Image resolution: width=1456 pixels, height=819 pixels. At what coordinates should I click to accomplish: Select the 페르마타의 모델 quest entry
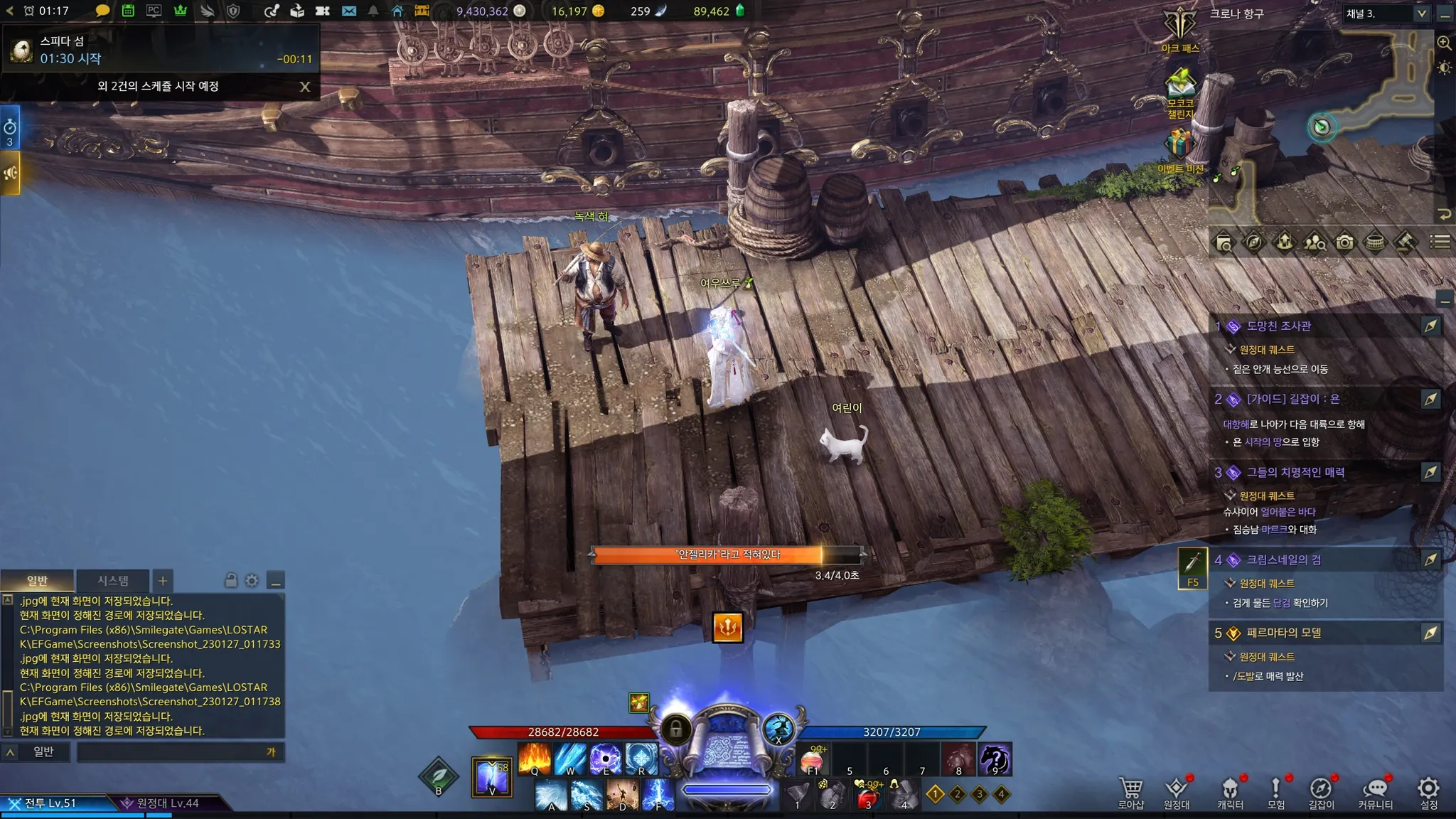(x=1283, y=633)
